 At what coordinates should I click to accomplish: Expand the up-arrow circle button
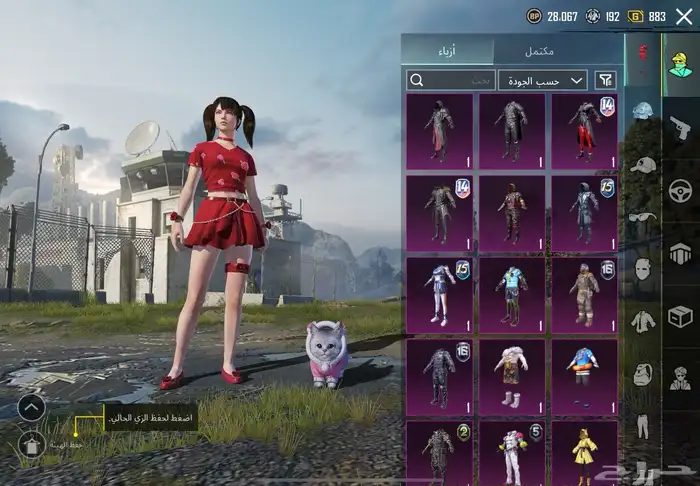click(31, 407)
